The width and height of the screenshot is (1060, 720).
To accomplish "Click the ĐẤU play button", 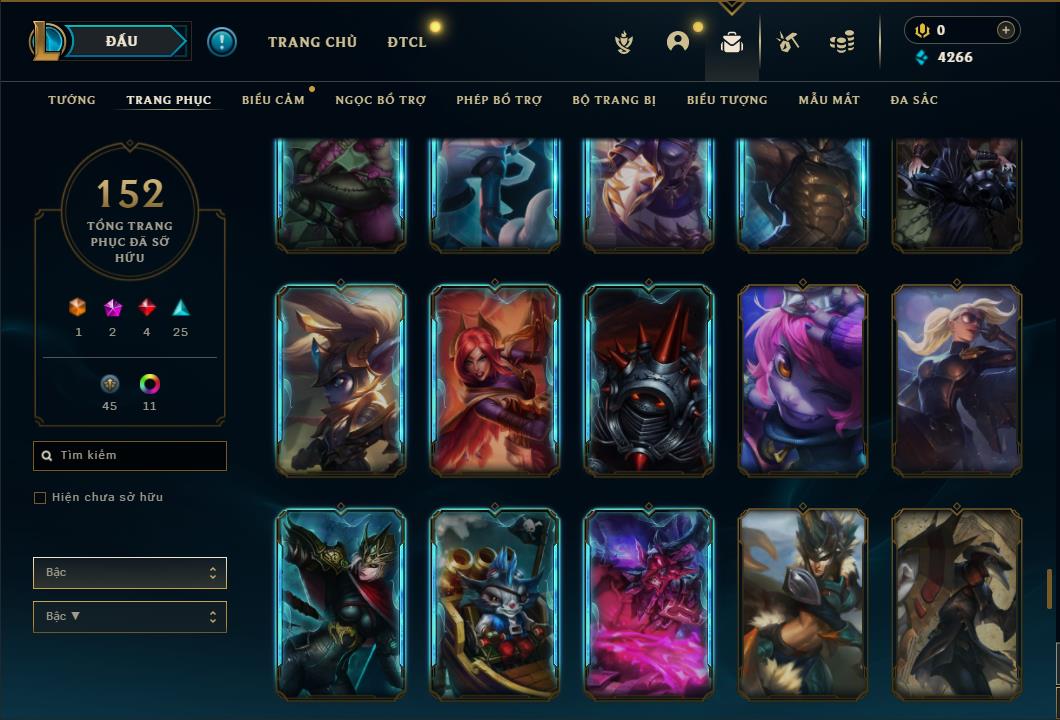I will point(122,41).
